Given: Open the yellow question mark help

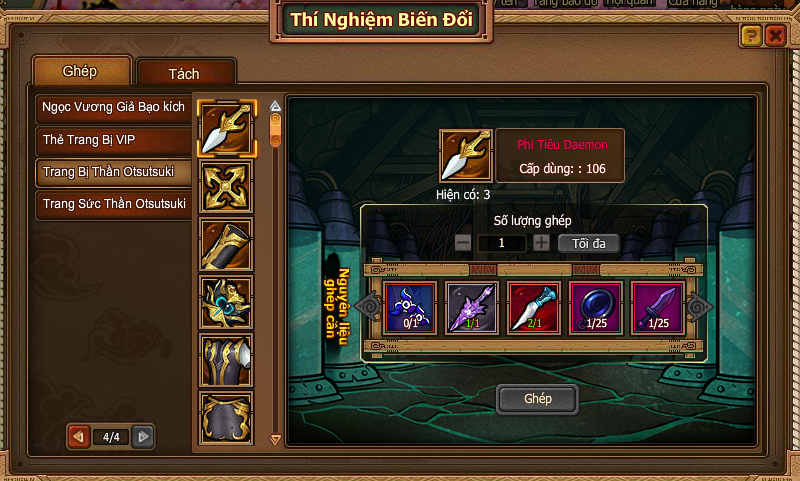Looking at the screenshot, I should (x=751, y=37).
